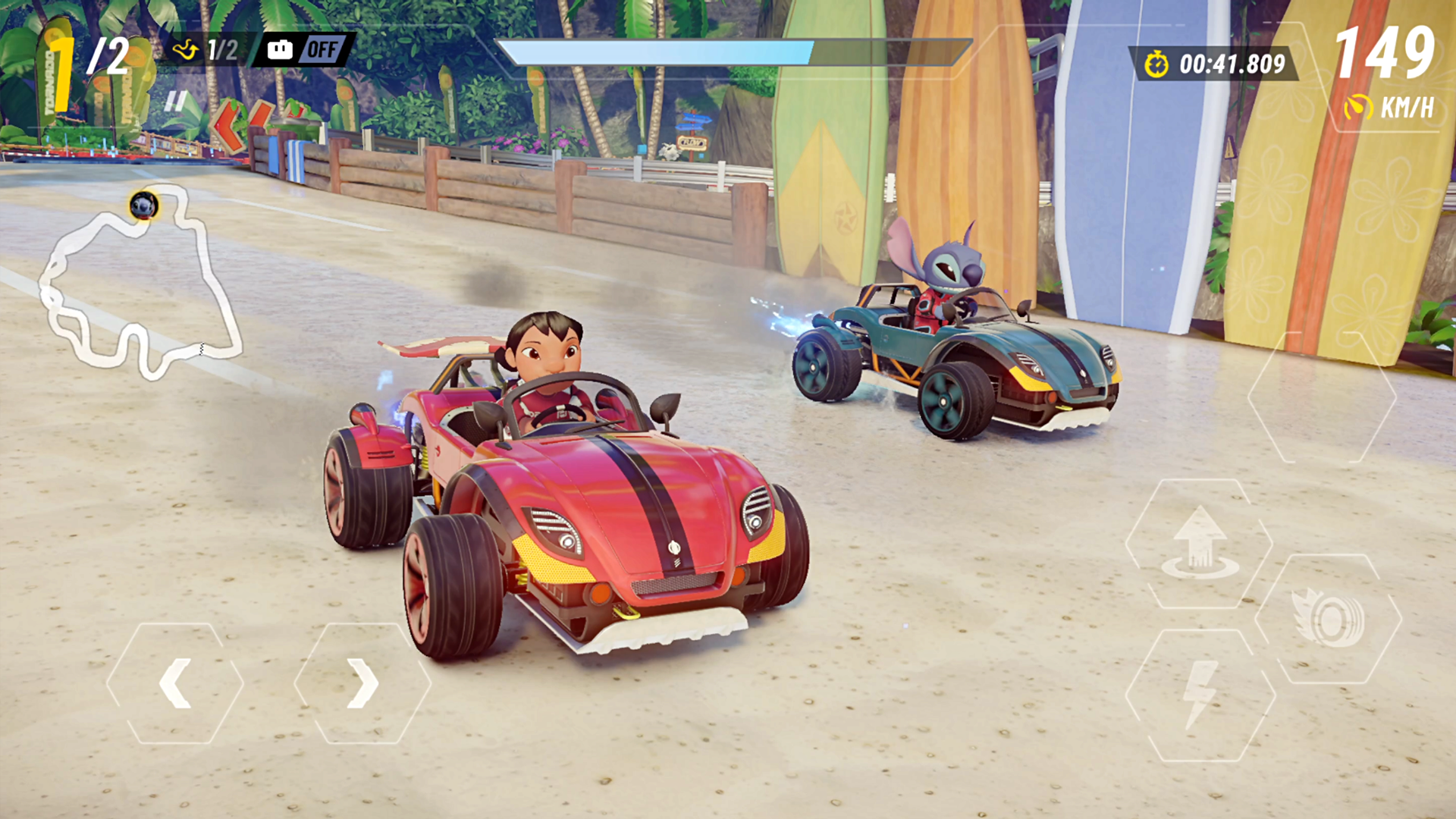This screenshot has width=1456, height=819.
Task: Tap the lap counter reading 1/2
Action: [222, 50]
